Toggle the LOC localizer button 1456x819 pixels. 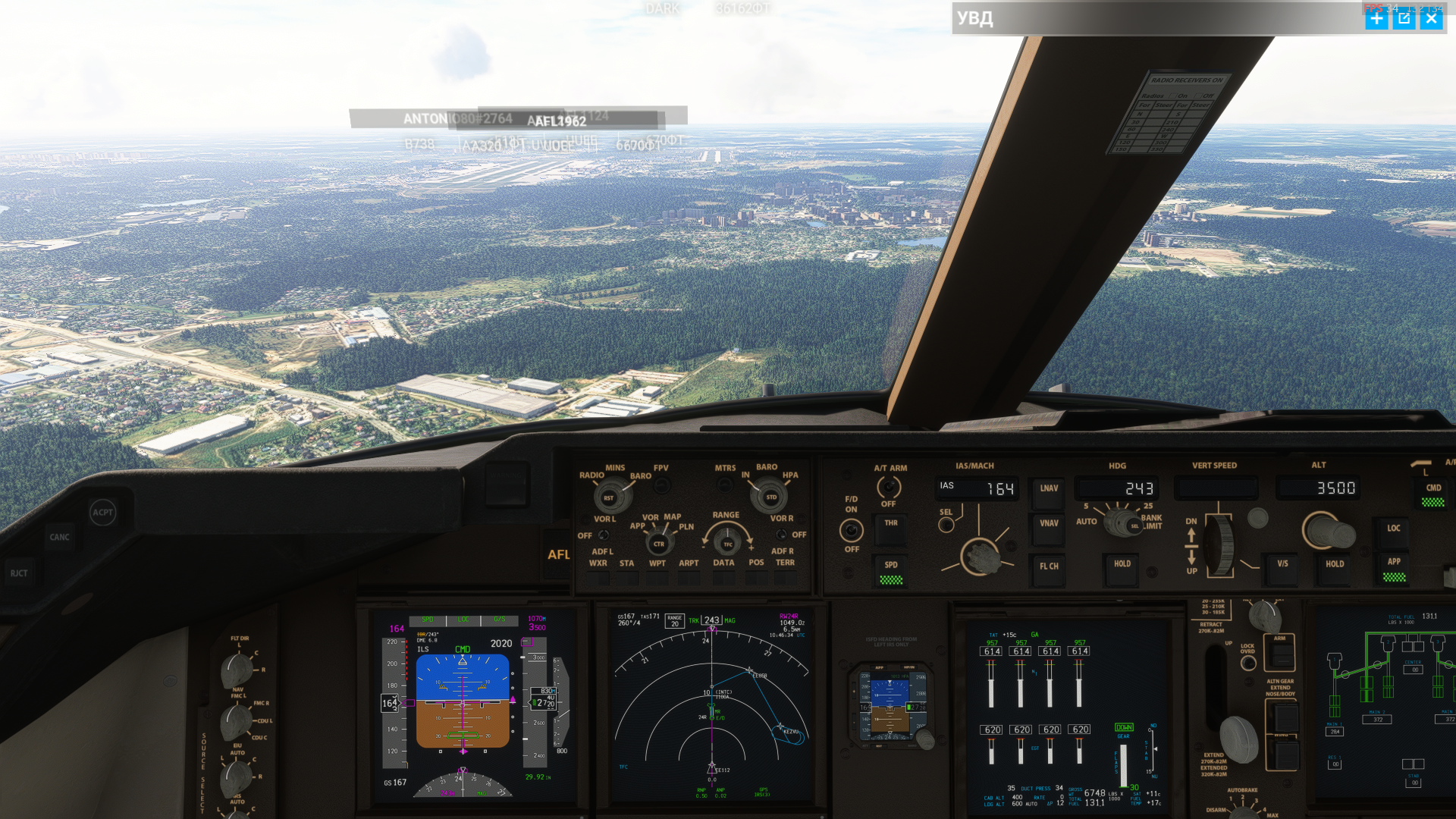click(1393, 529)
